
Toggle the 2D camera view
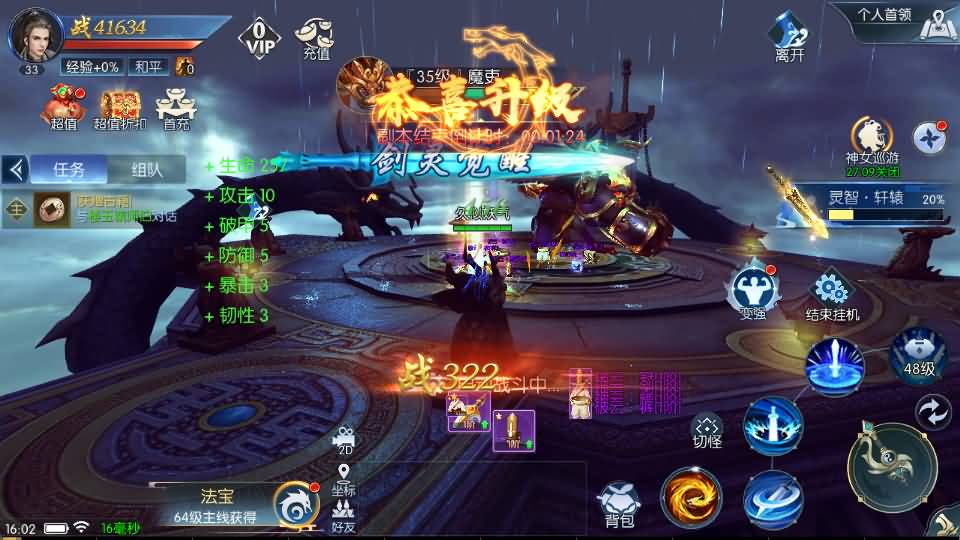344,440
